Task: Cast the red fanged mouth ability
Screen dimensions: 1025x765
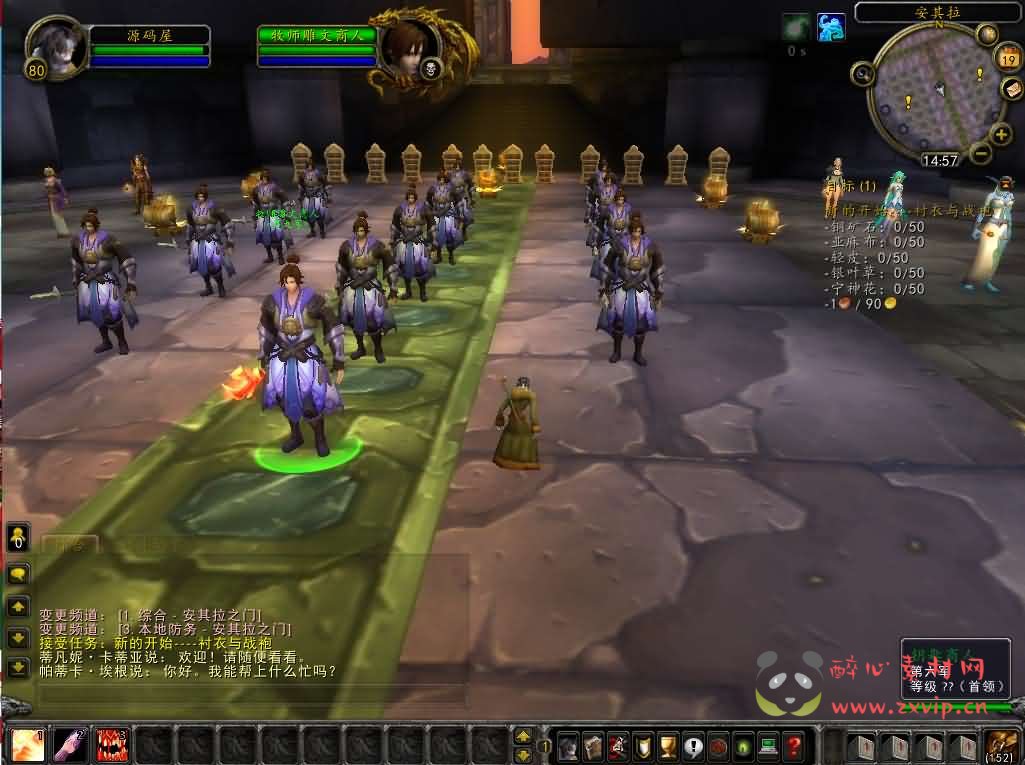Action: point(113,745)
